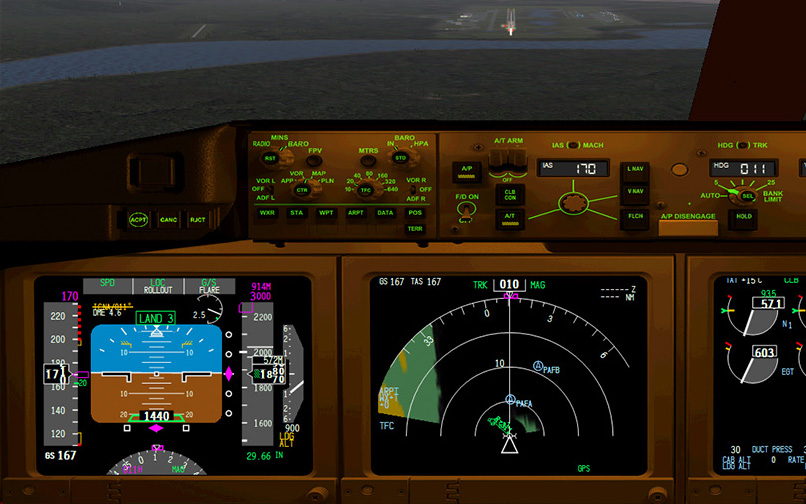Image resolution: width=806 pixels, height=504 pixels.
Task: Click the ACPT datalink button
Action: 139,219
